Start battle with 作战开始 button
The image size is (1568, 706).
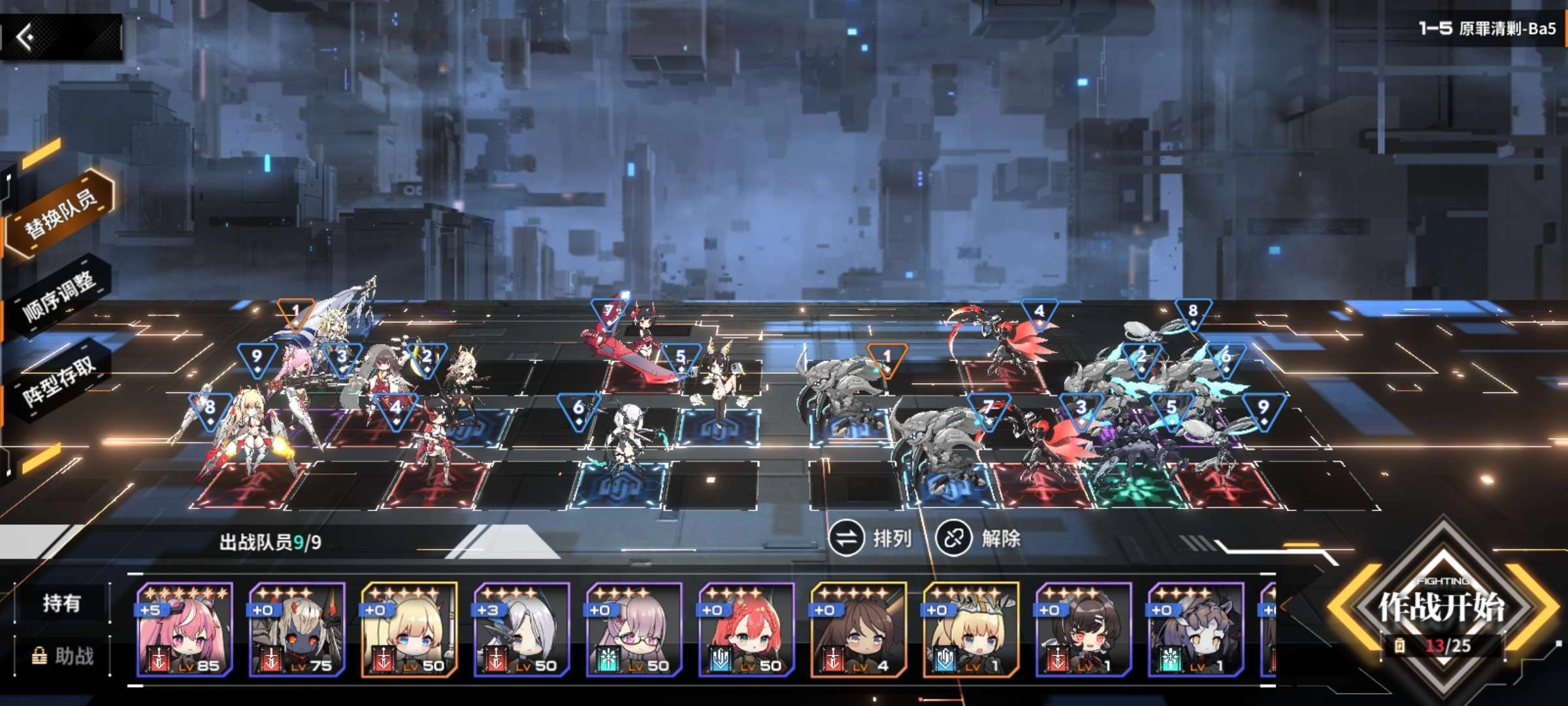click(1442, 608)
